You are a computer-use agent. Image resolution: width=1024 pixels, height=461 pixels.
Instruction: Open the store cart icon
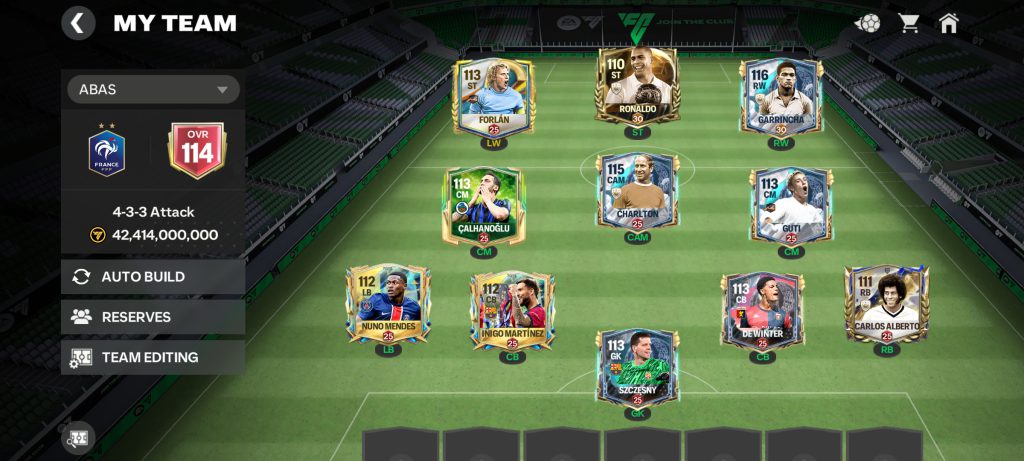[909, 22]
